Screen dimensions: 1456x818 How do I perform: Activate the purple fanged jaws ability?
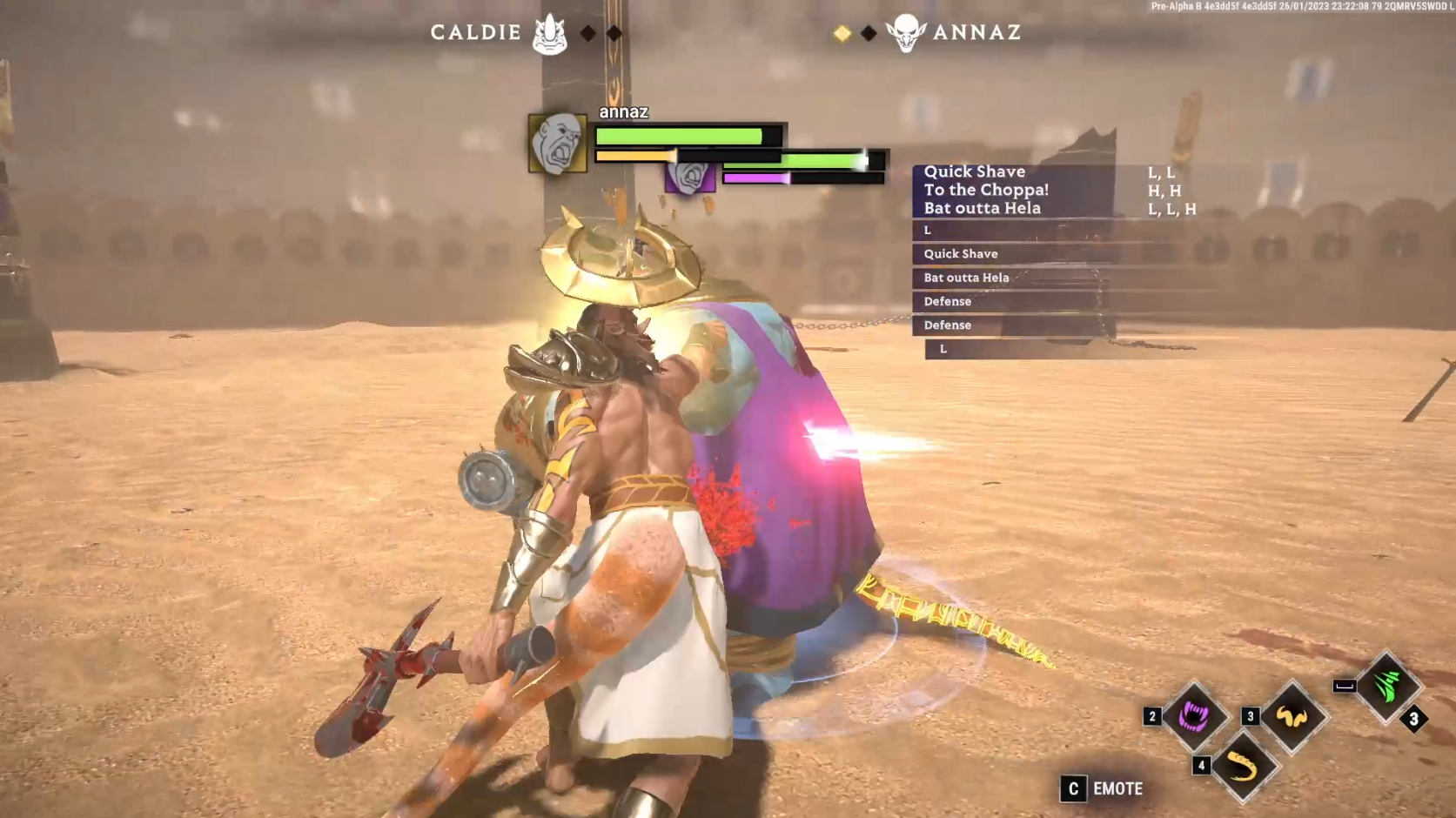(x=1193, y=716)
